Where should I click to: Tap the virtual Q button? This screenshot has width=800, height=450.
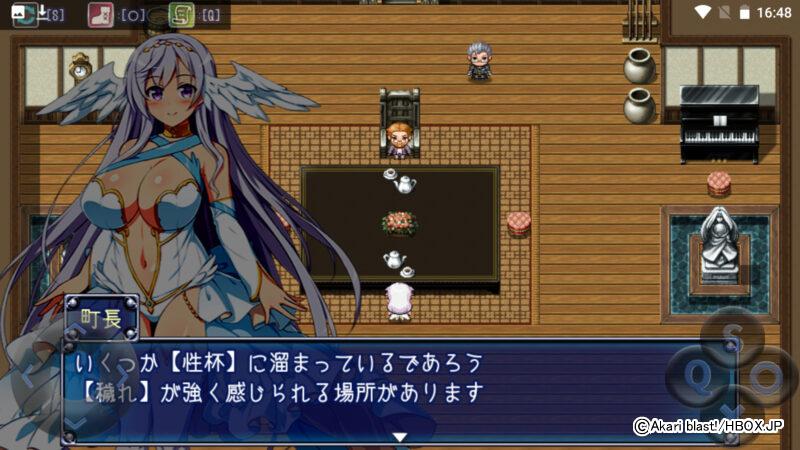click(x=698, y=377)
